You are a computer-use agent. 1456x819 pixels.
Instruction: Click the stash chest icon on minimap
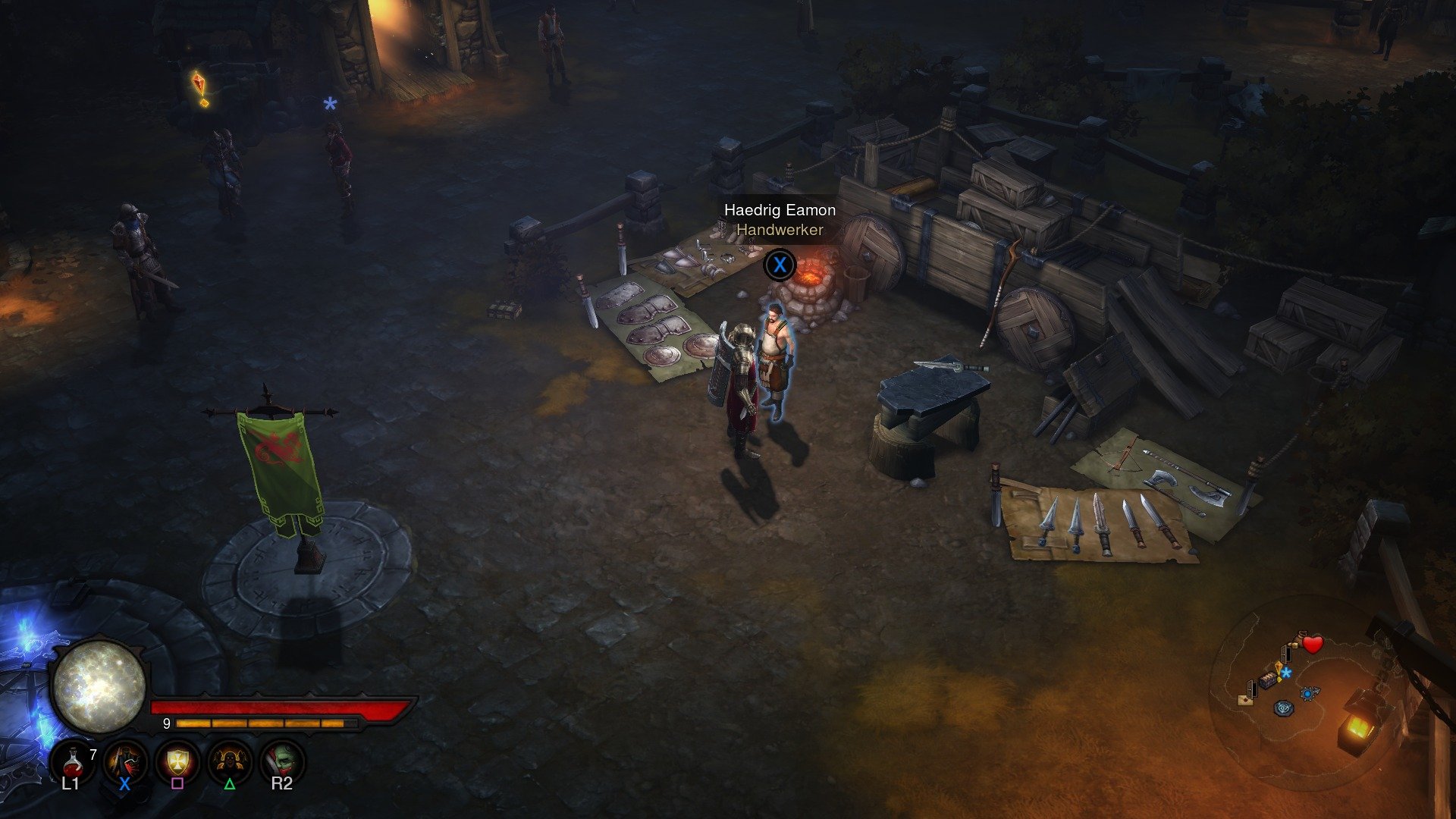[x=1267, y=682]
